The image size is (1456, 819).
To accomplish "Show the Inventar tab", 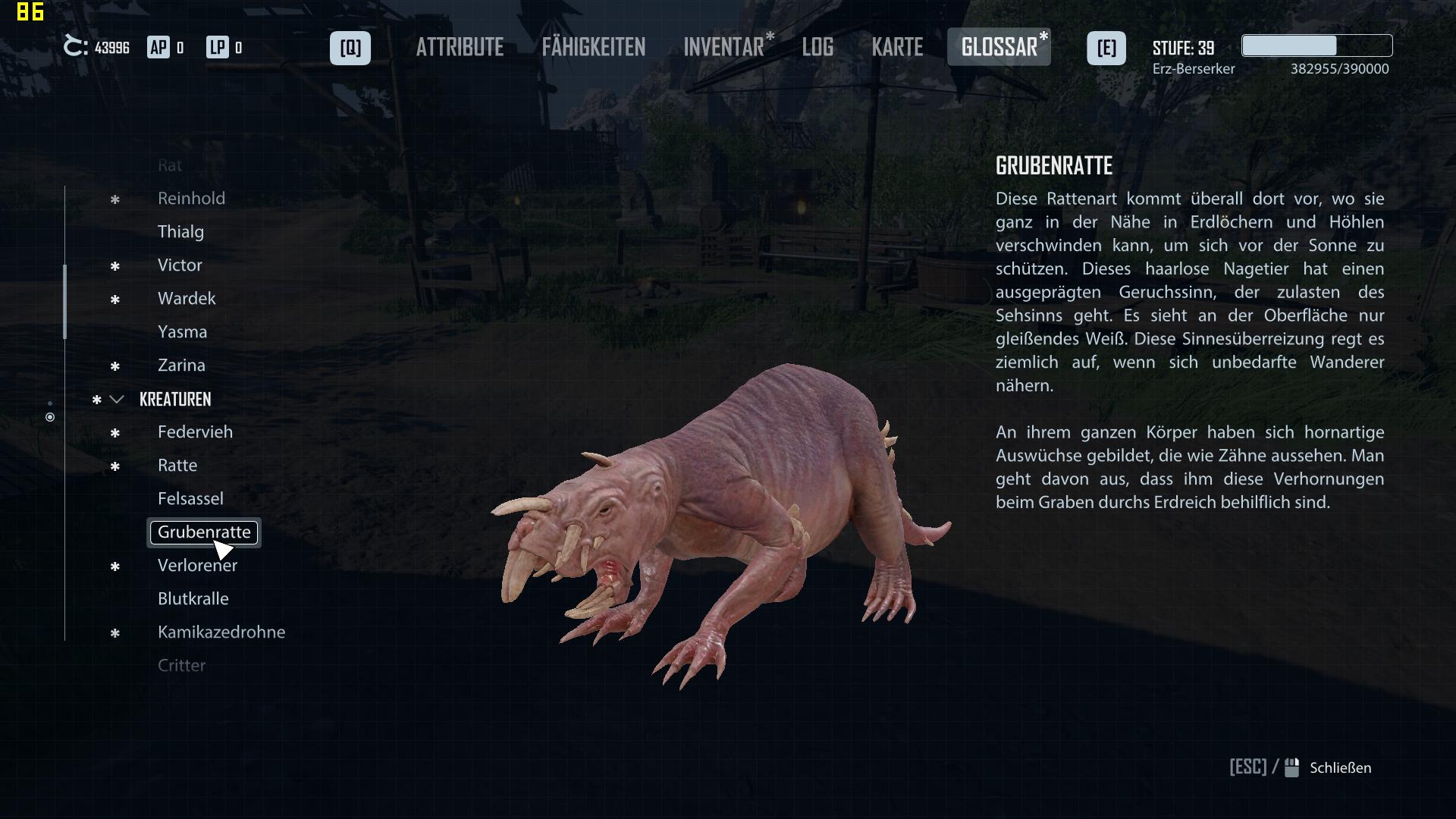I will point(724,48).
